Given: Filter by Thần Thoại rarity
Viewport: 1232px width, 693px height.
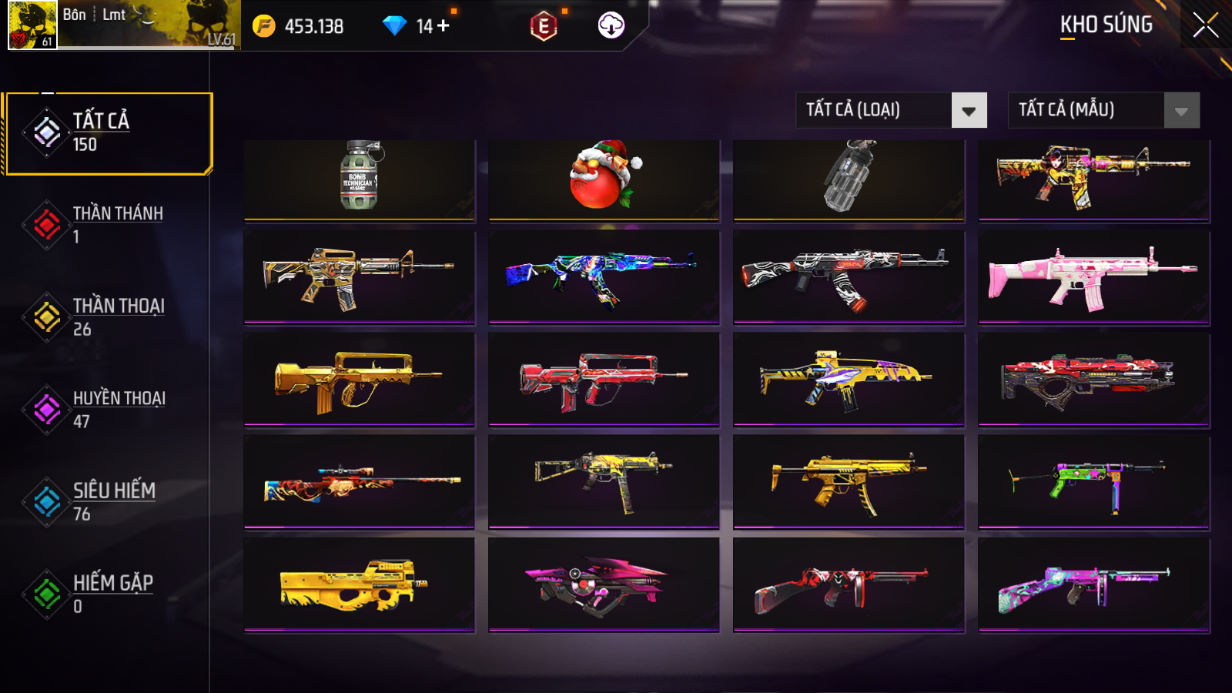Looking at the screenshot, I should coord(108,317).
